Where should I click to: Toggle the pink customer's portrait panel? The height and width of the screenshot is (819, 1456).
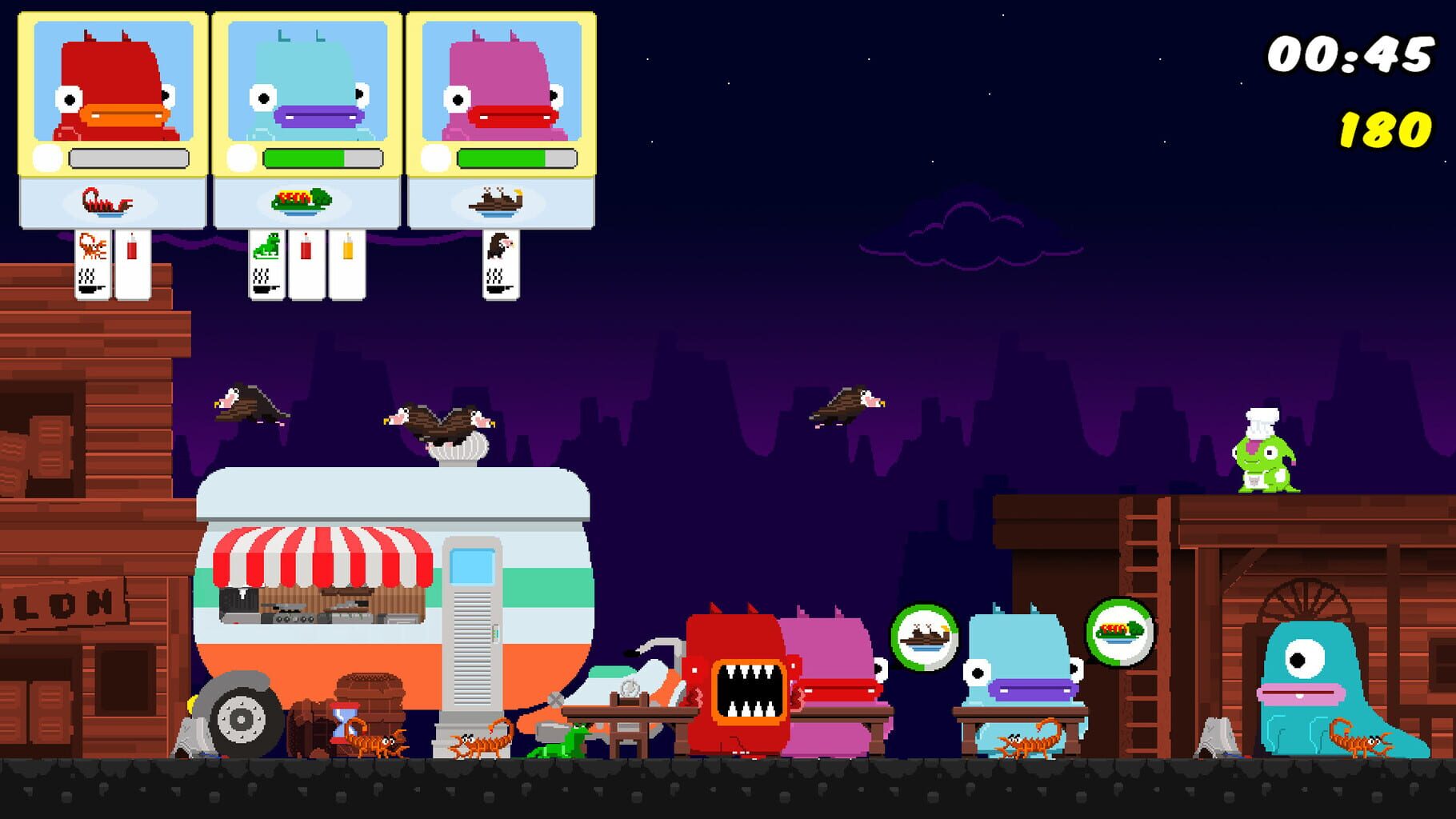click(502, 84)
